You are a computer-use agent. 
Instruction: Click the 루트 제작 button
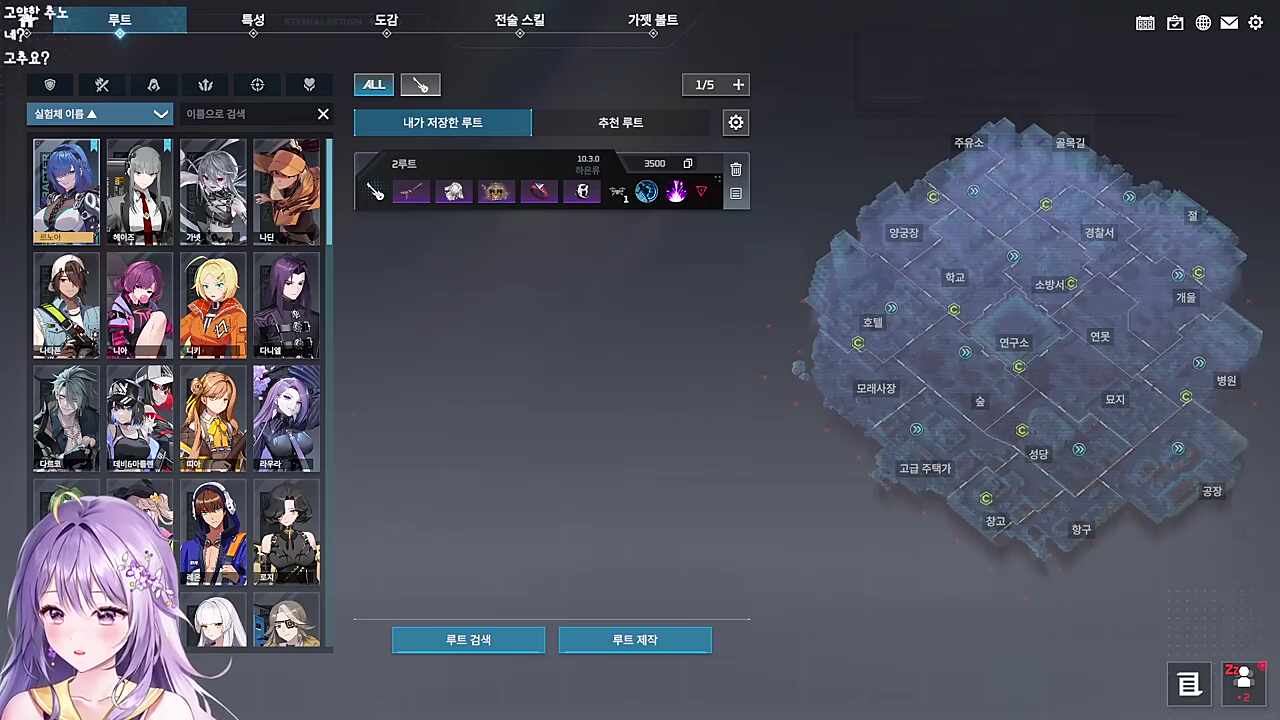pos(635,640)
